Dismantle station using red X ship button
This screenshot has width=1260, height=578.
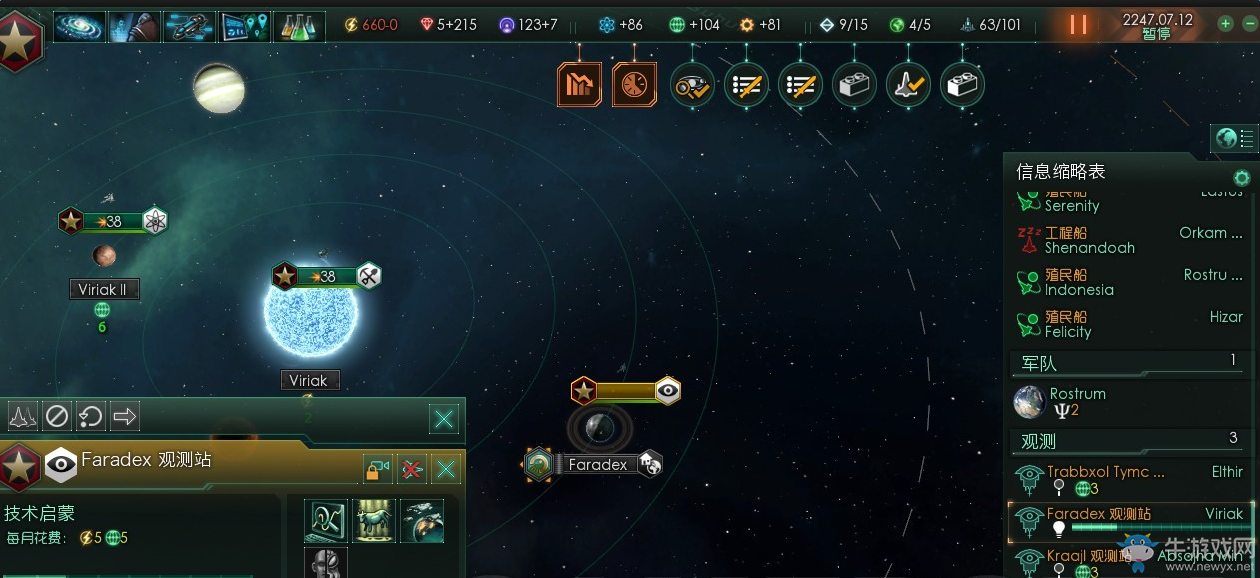pos(411,468)
